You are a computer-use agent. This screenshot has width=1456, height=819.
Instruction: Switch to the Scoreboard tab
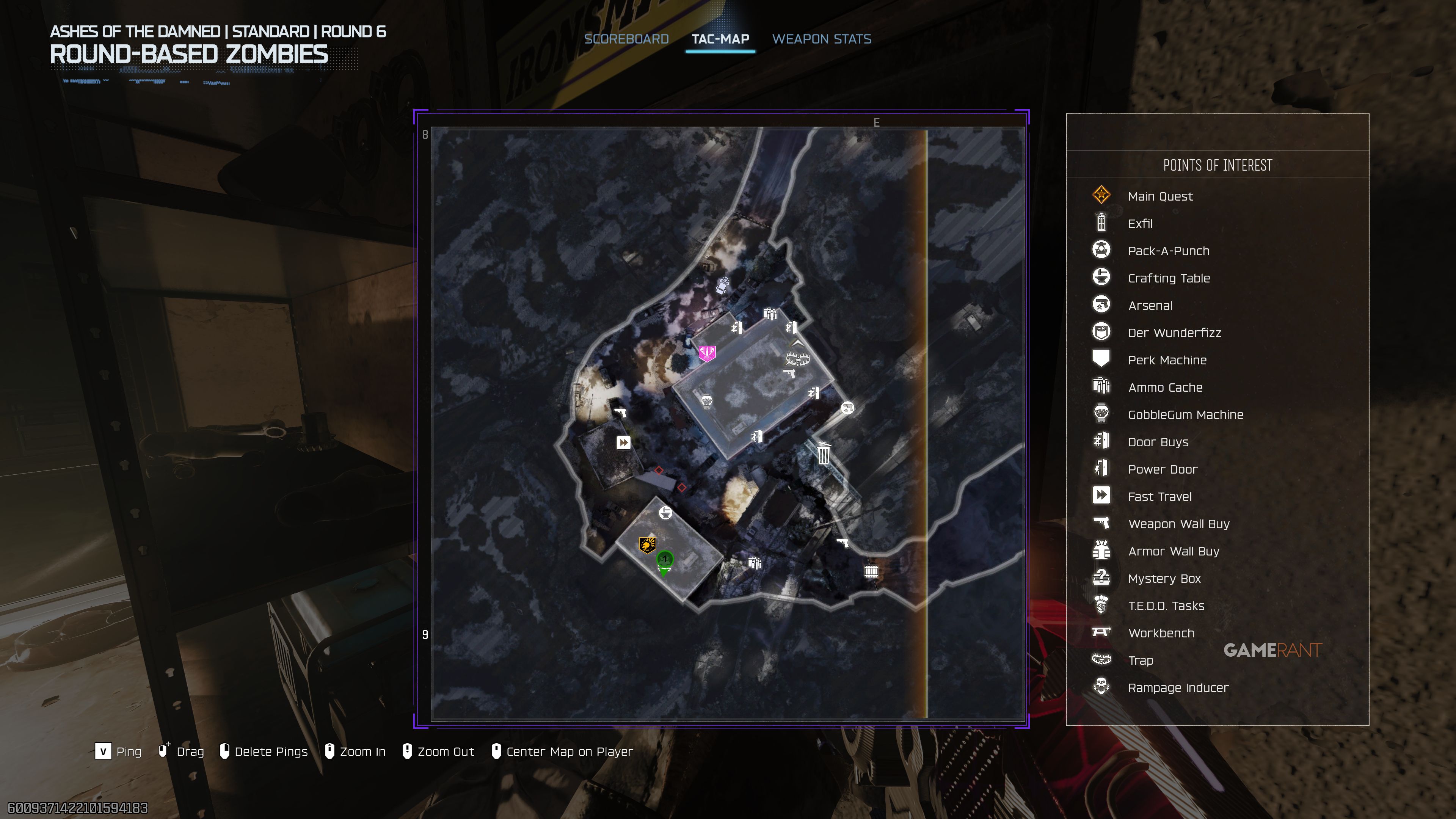point(626,39)
